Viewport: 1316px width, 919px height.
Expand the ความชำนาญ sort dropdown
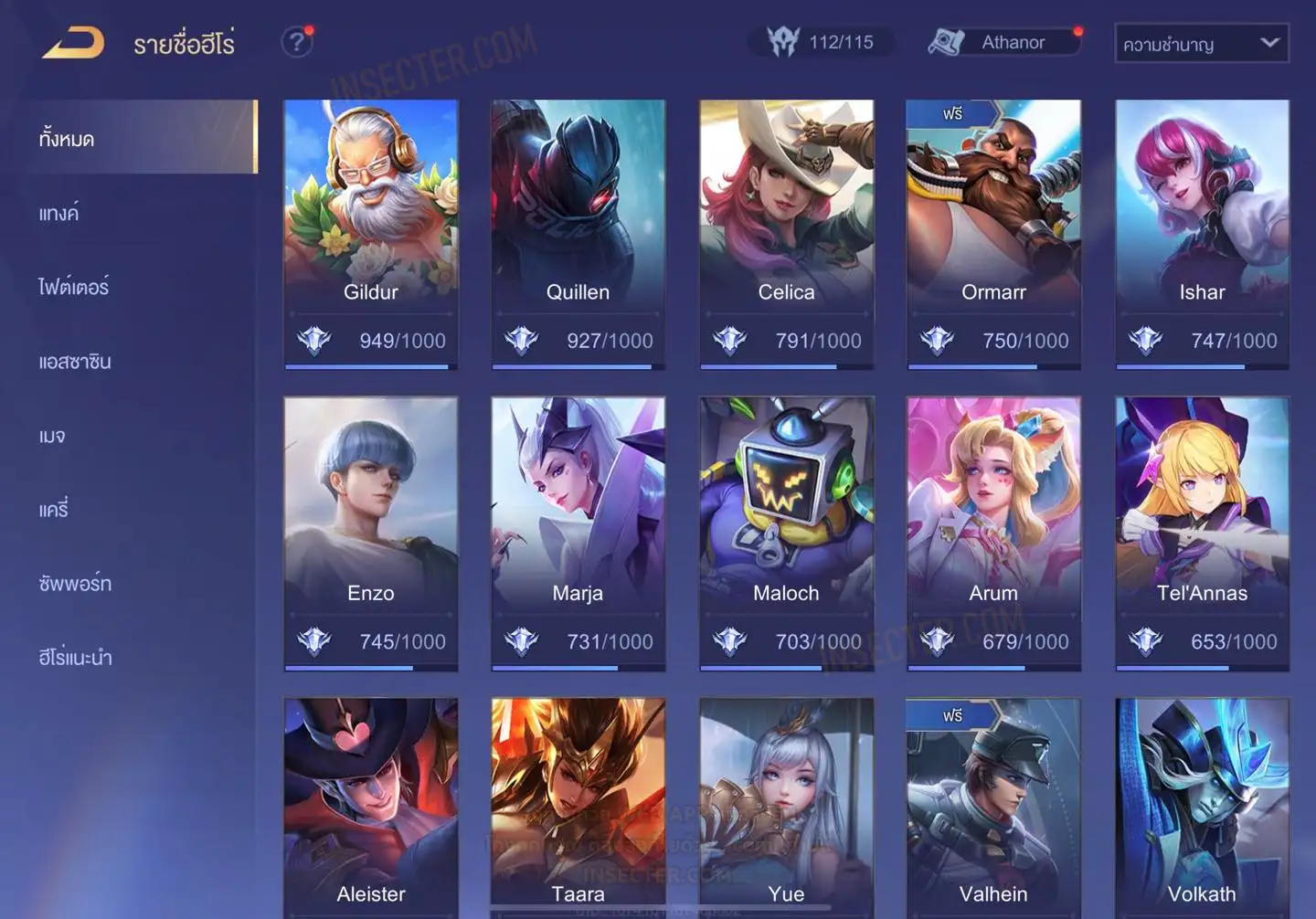tap(1201, 44)
